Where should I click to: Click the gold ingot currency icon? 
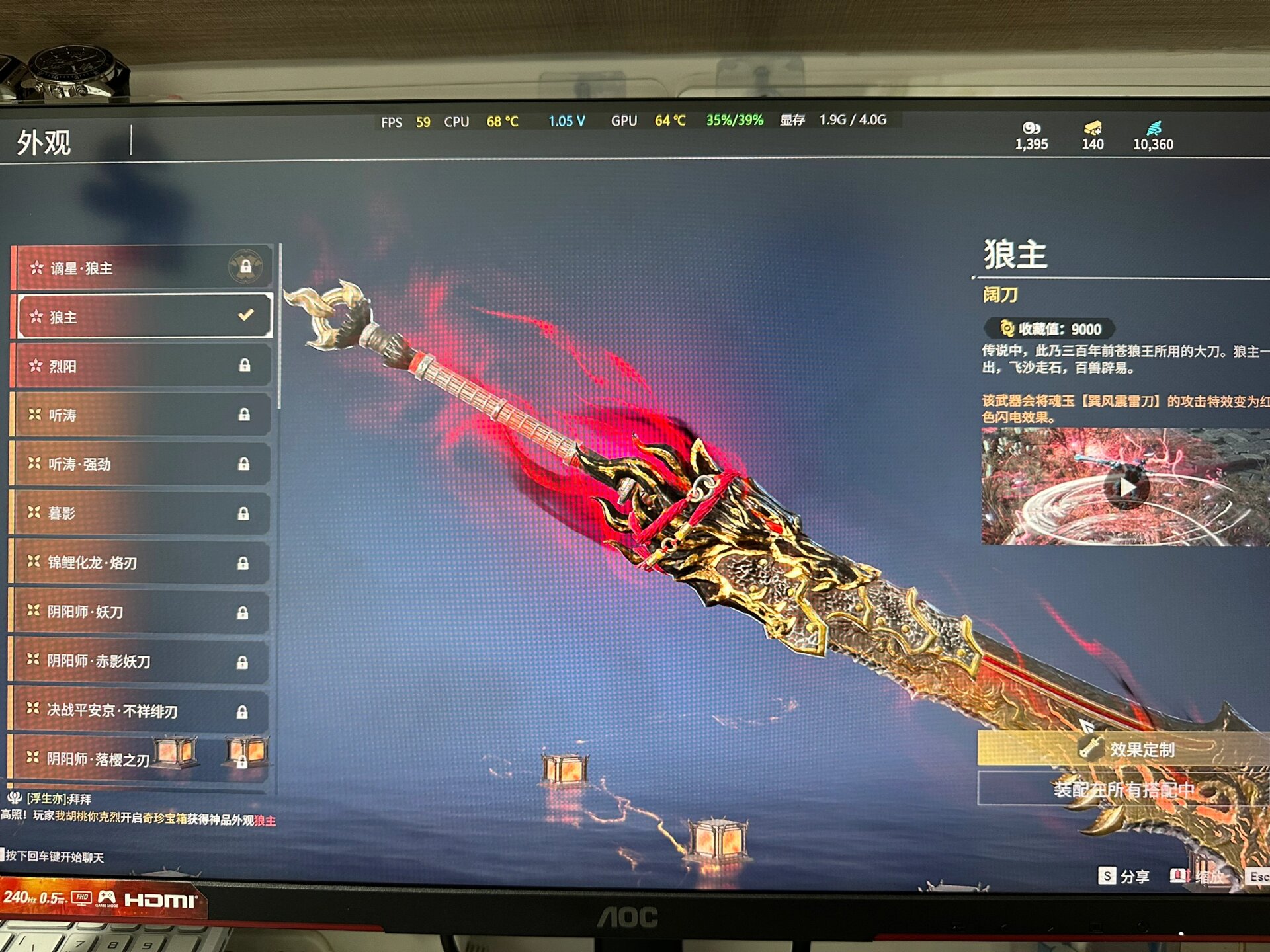1092,127
